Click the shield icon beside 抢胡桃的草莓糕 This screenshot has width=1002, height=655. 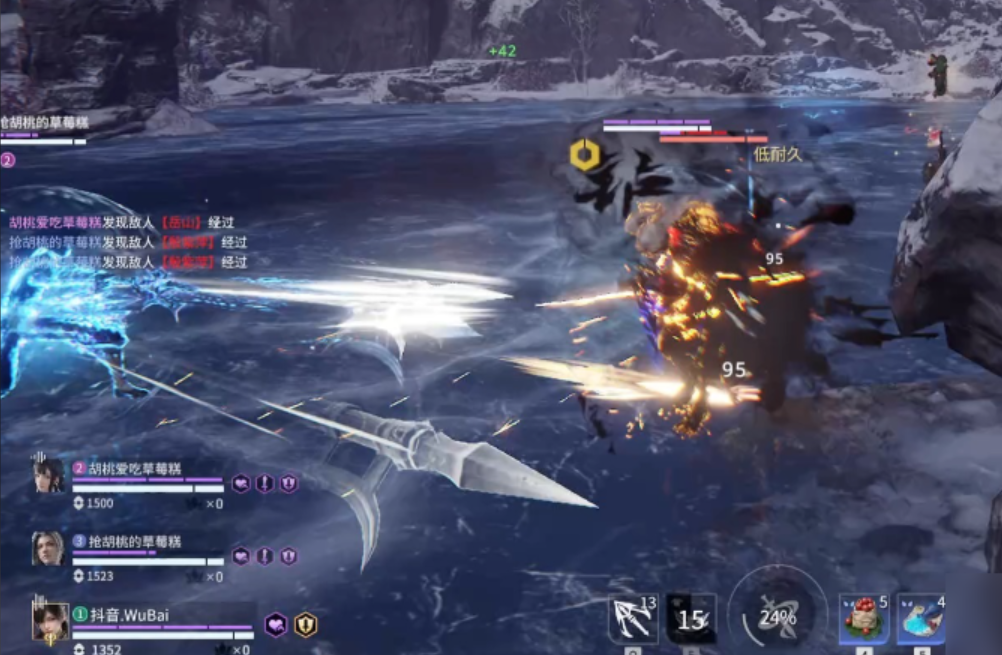coord(288,556)
